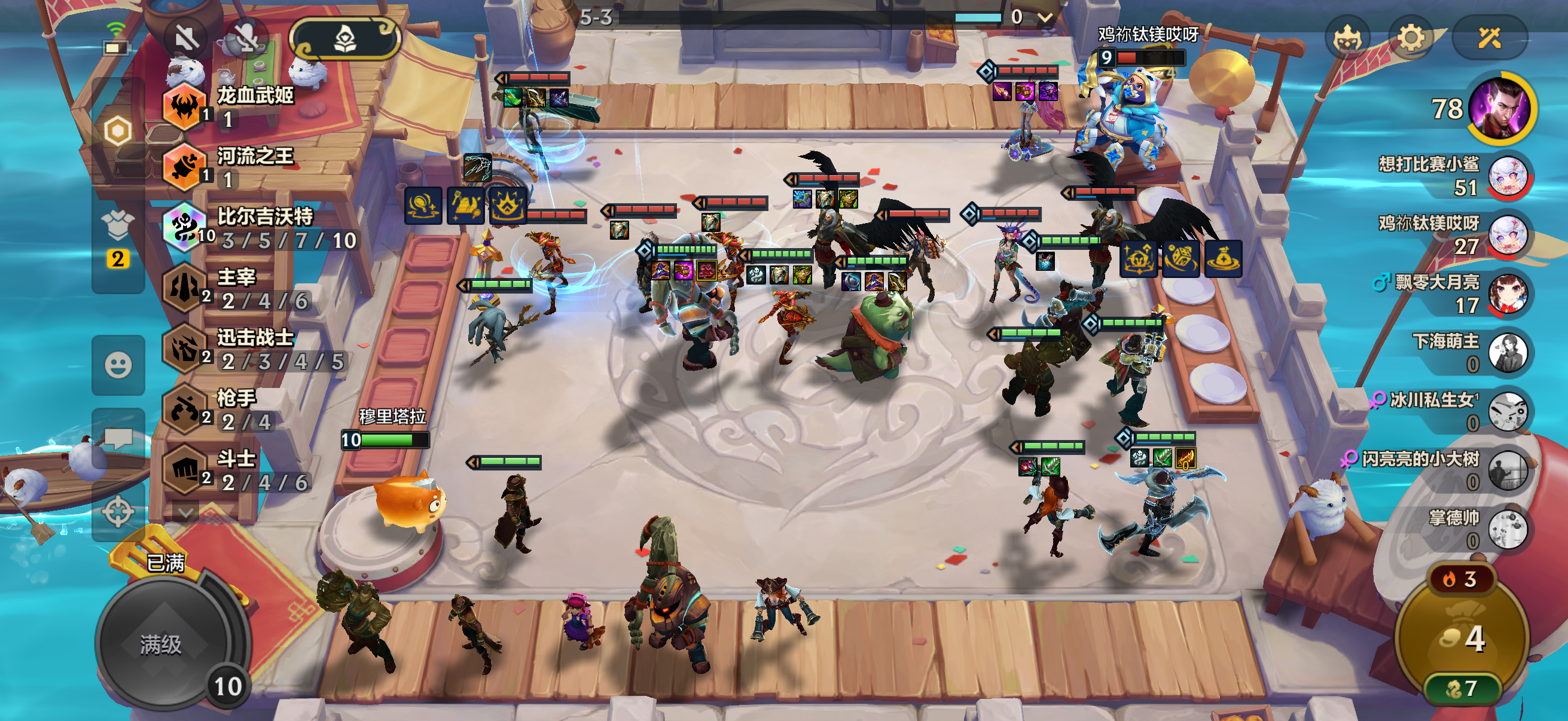Viewport: 1568px width, 721px height.
Task: Expand the trait list down arrow
Action: tap(185, 512)
